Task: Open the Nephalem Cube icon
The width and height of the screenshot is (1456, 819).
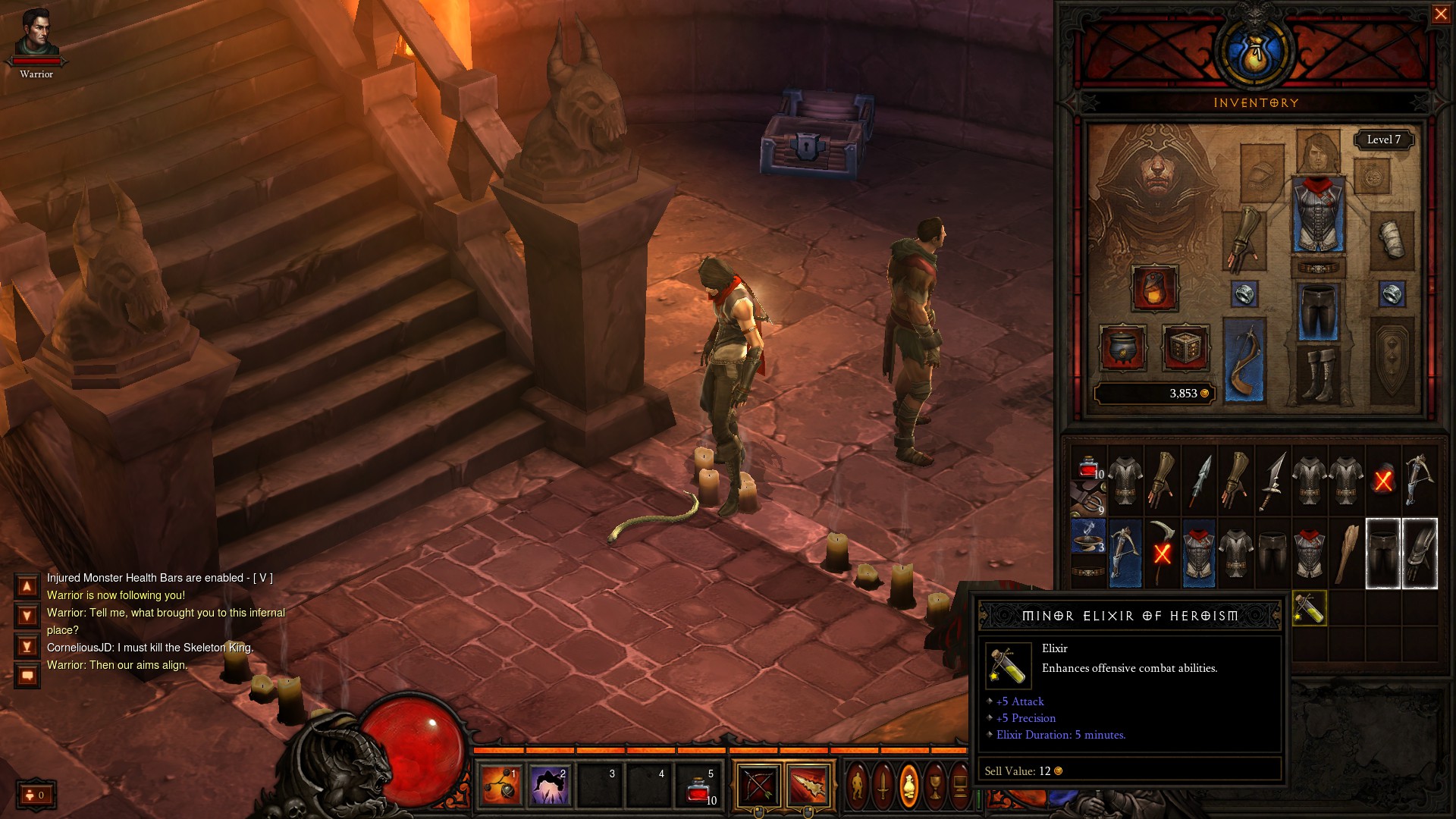Action: point(1185,348)
